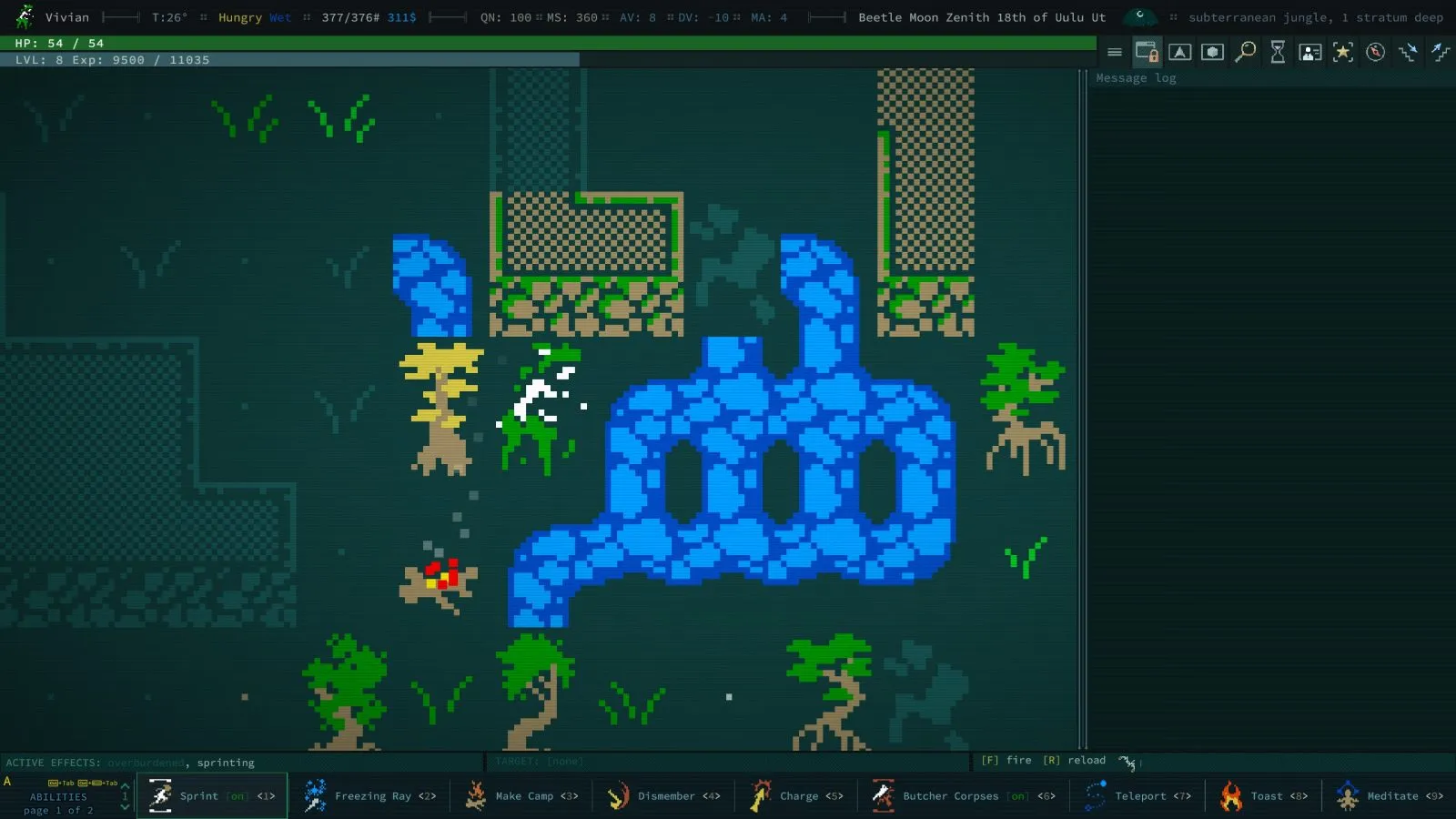Open the character sheet icon
Viewport: 1456px width, 819px height.
[1310, 52]
